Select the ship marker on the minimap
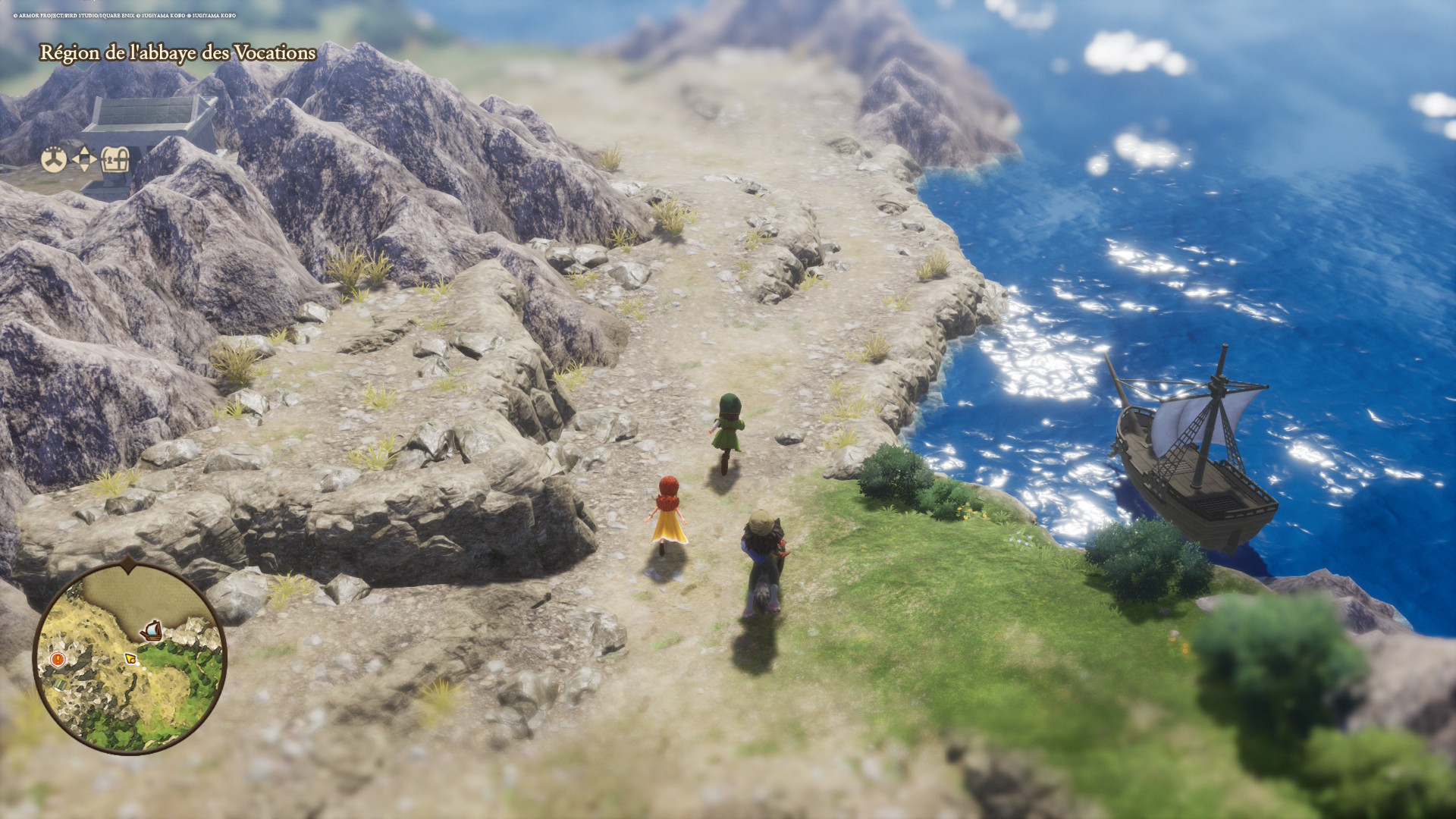Viewport: 1456px width, 819px height. 152,629
